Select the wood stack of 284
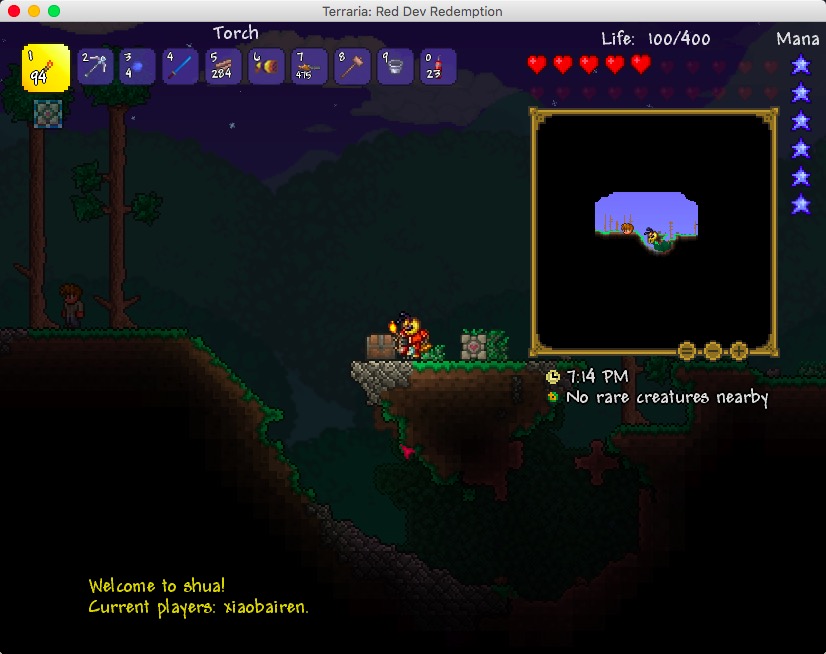 pos(223,68)
